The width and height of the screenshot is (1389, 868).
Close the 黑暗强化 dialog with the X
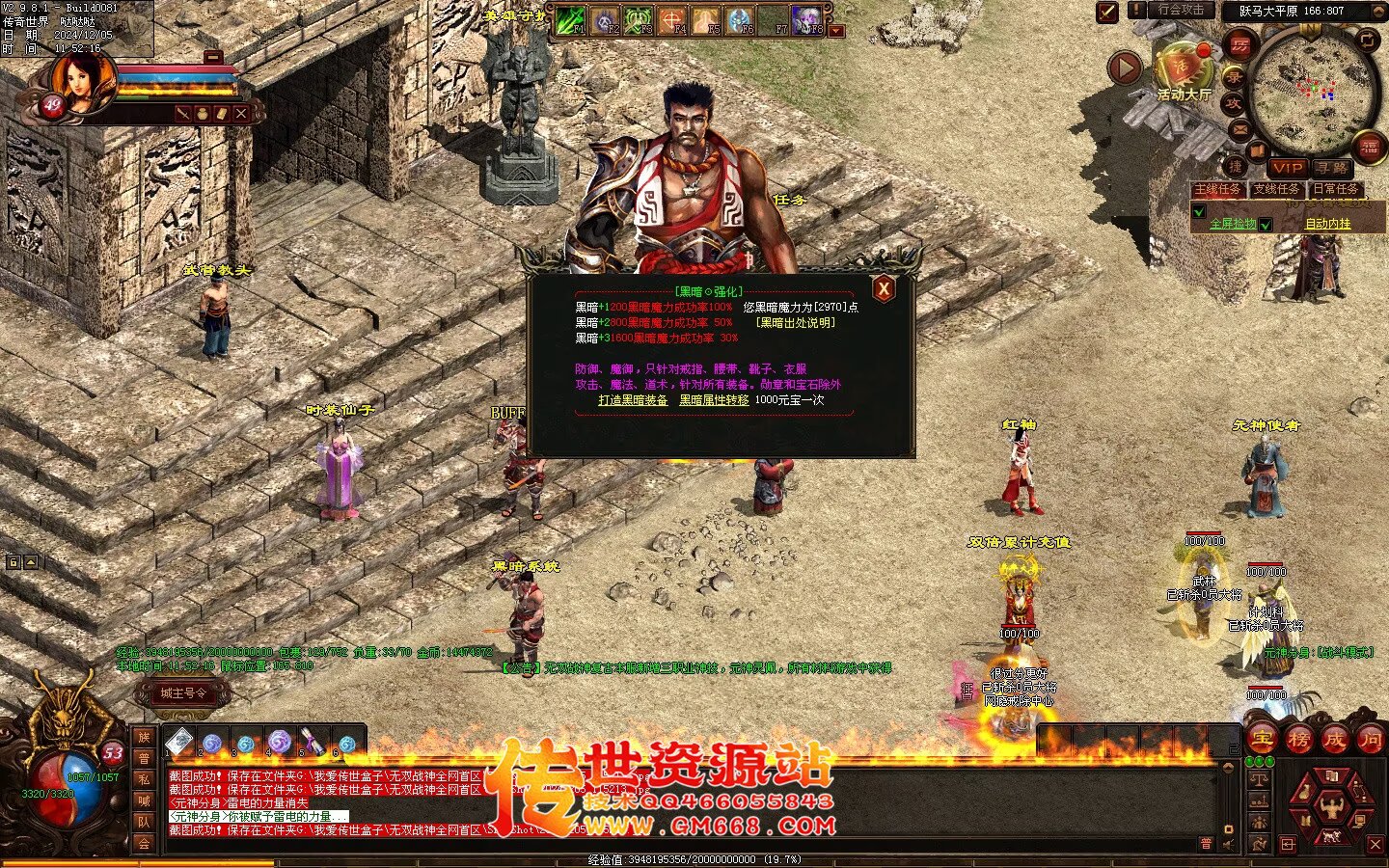(x=883, y=288)
